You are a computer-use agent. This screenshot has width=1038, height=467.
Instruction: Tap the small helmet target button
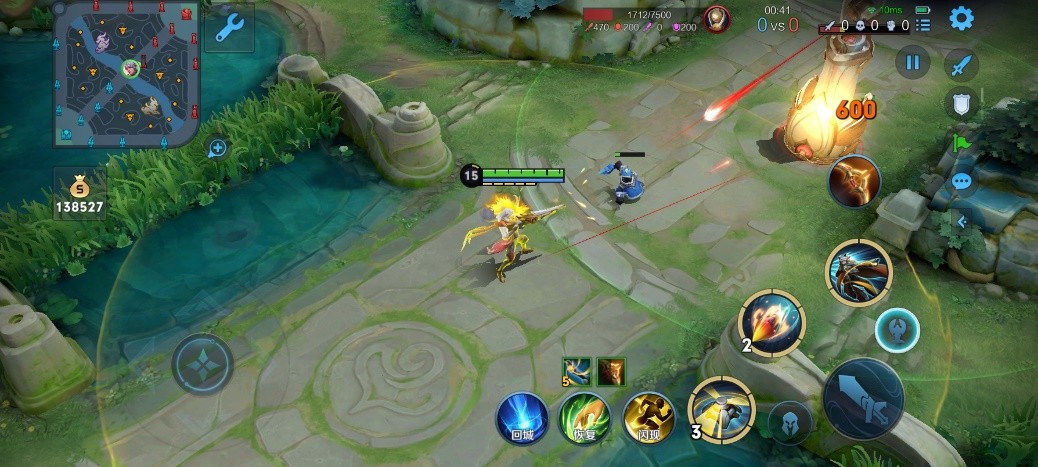click(x=789, y=421)
